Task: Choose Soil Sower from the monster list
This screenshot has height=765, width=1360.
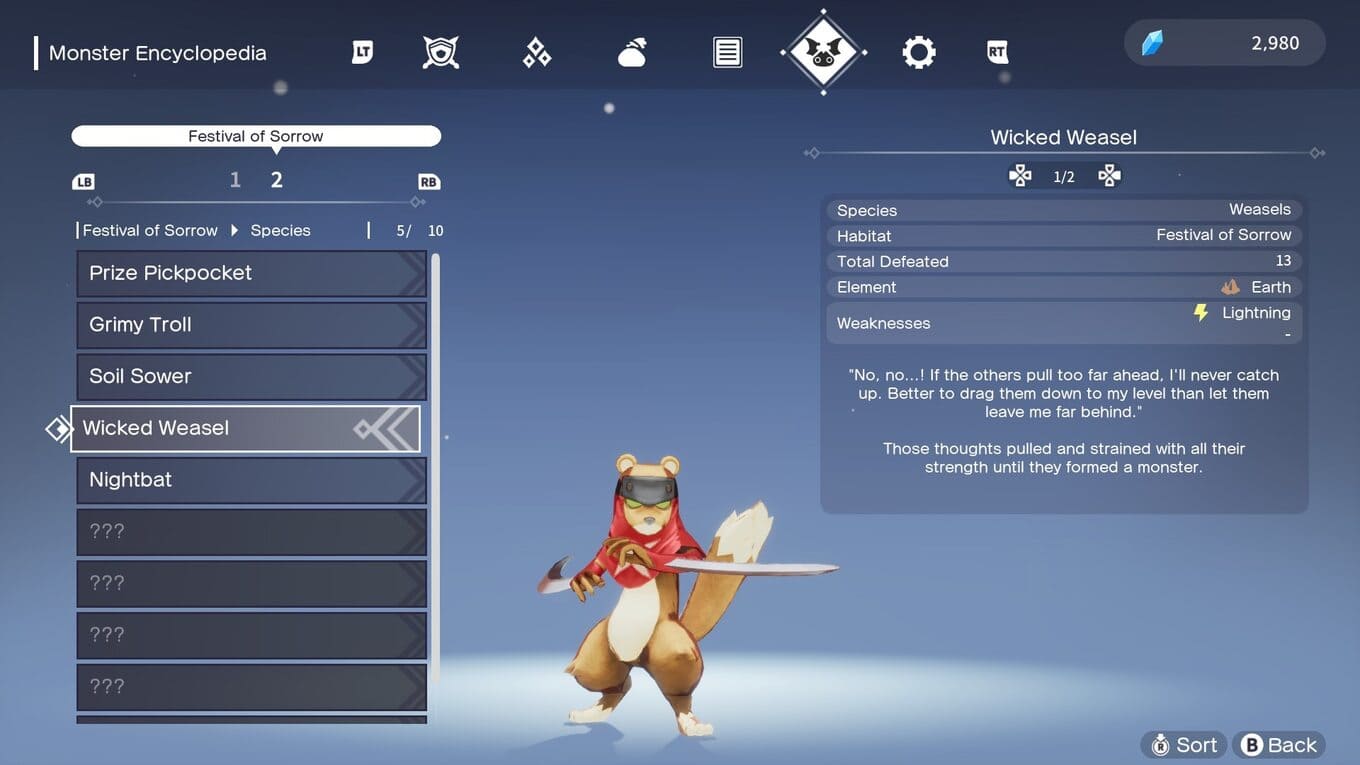Action: [251, 376]
